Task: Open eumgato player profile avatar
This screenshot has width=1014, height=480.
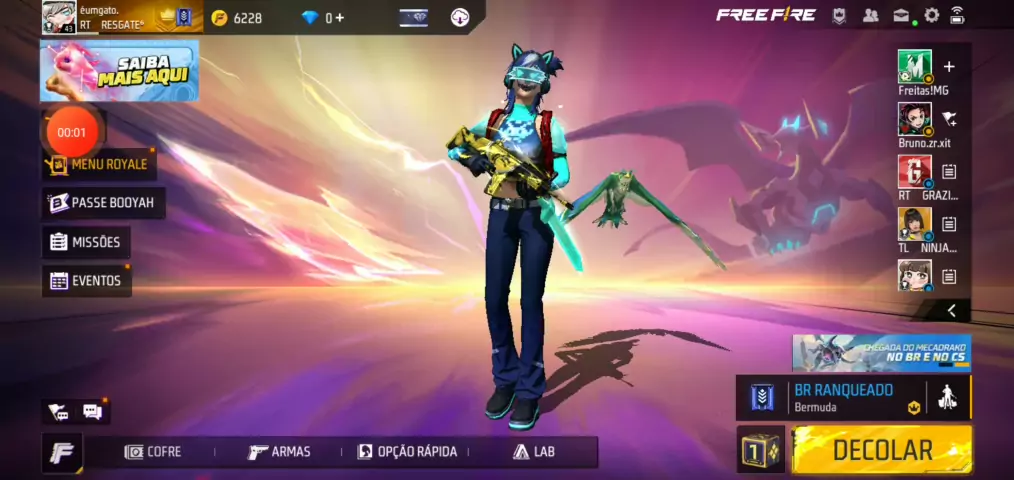Action: click(58, 16)
